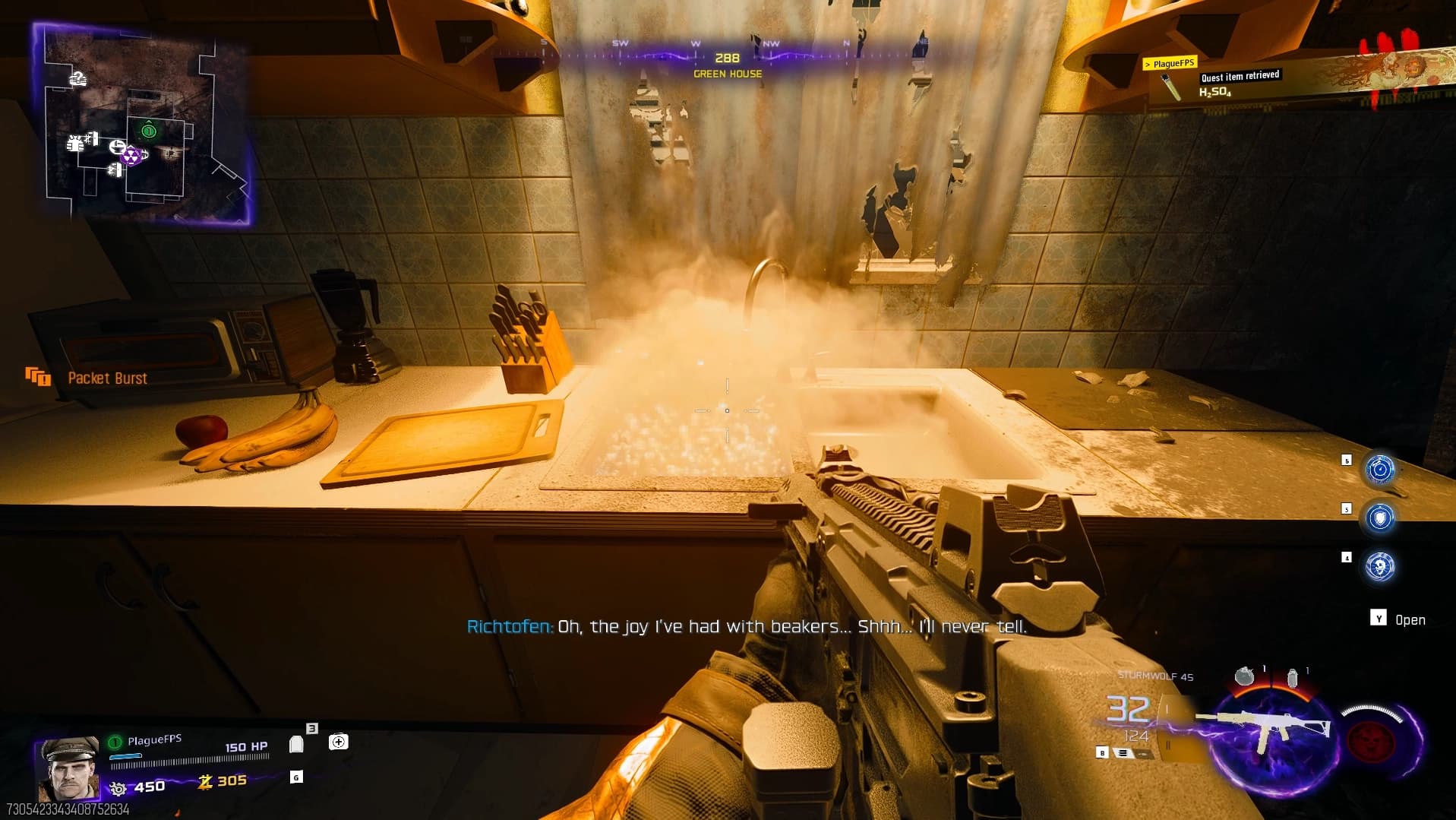Select the blue skull perk icon
1456x820 pixels.
coord(1379,567)
